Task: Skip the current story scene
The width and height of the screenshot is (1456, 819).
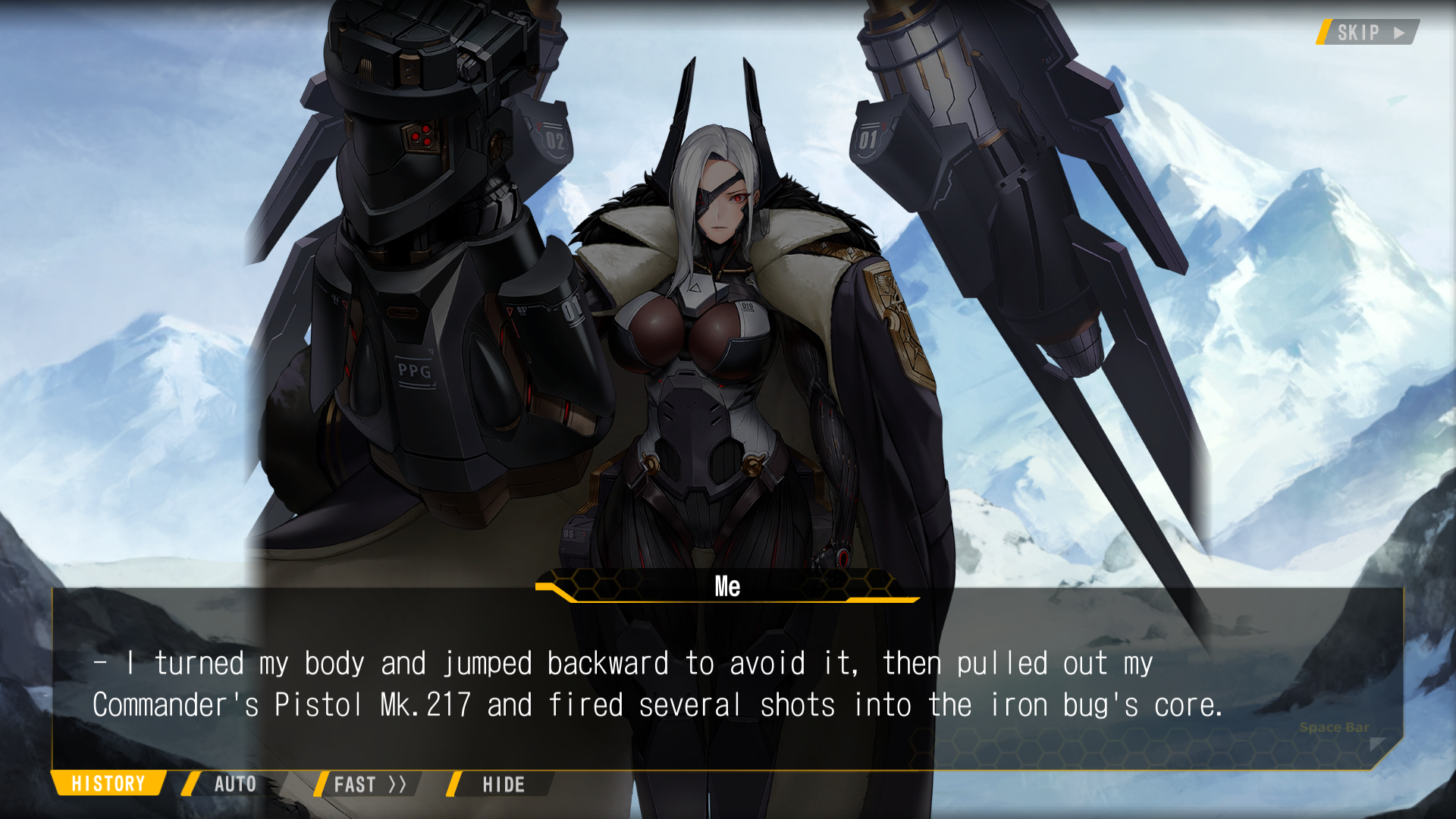Action: (x=1369, y=33)
